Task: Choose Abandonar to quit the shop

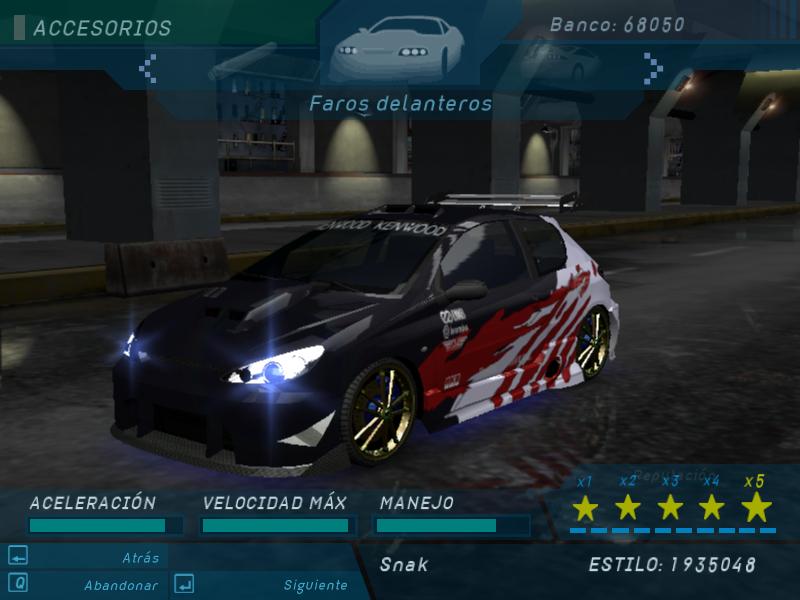Action: point(120,585)
